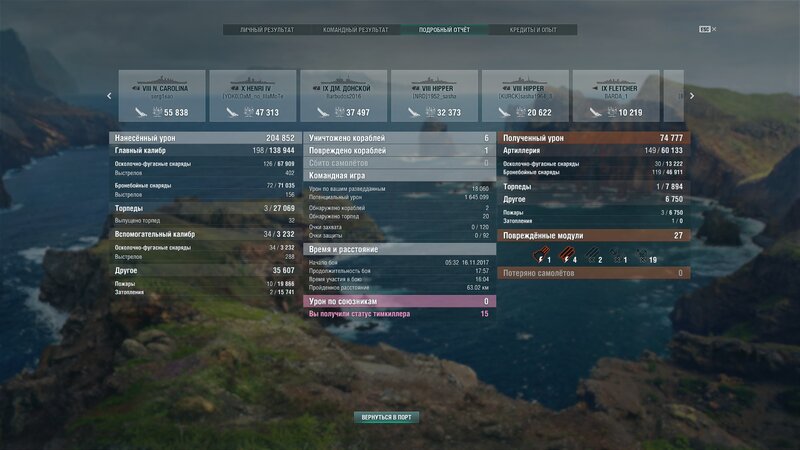Select the Hipper card with 32 373 damage
The image size is (800, 450).
[x=434, y=96]
